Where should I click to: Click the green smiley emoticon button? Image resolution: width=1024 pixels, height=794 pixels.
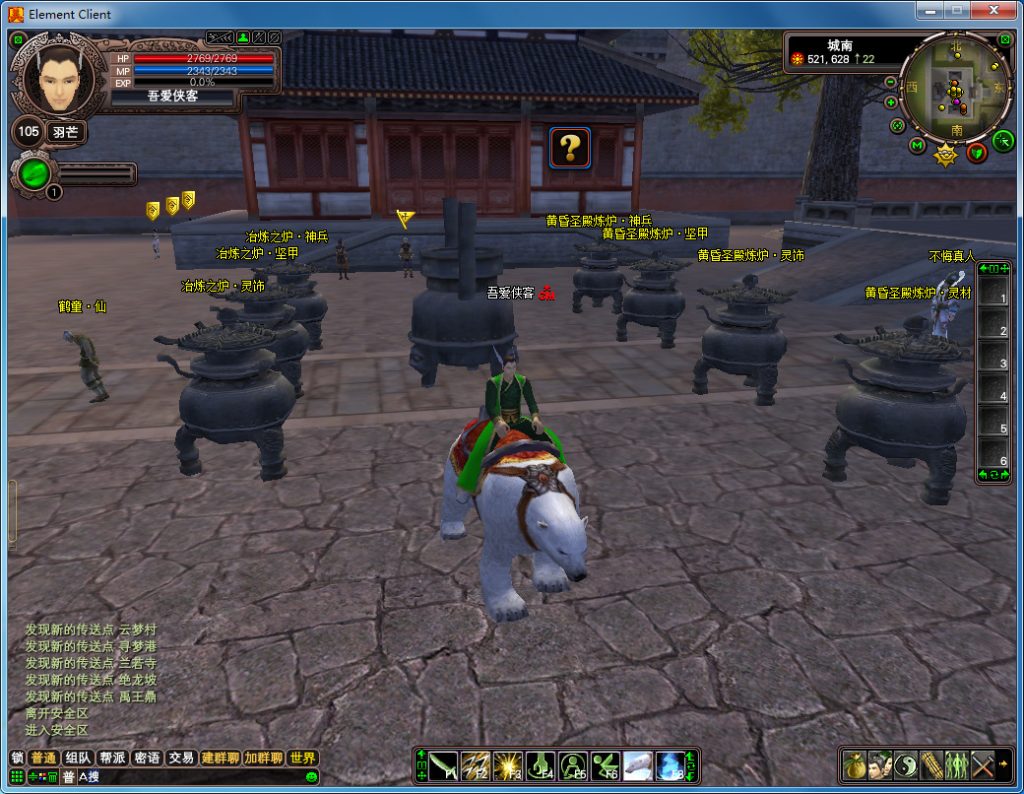tap(311, 777)
